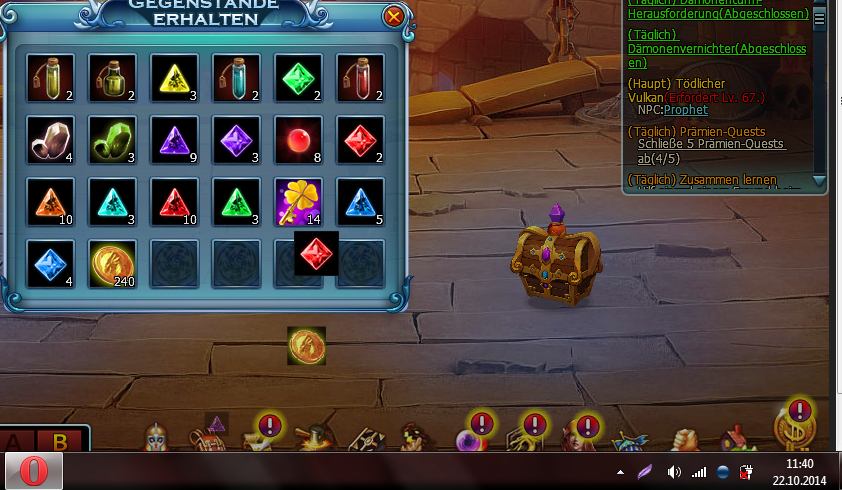Open the Prophet NPC link
Screen dimensions: 842x490
click(685, 110)
